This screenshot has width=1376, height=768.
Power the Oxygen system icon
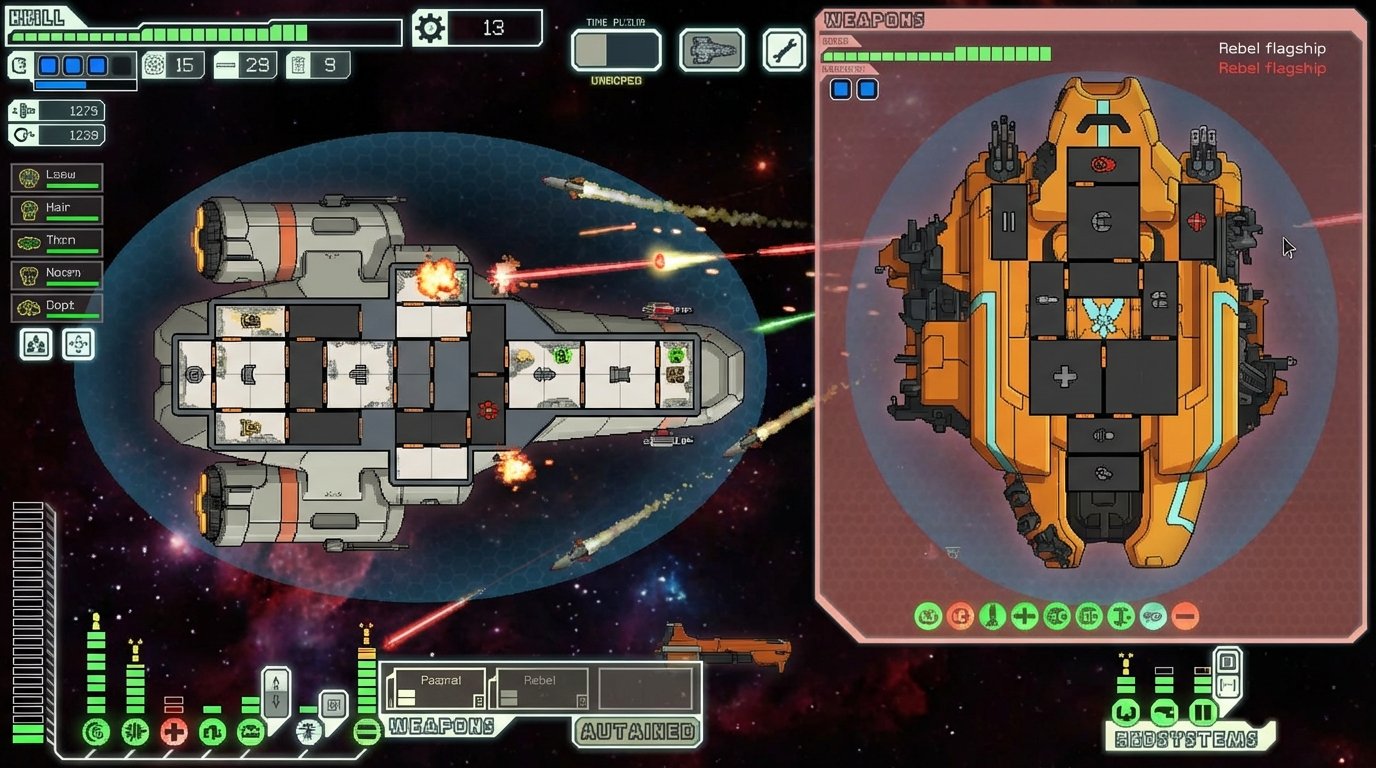pos(213,731)
